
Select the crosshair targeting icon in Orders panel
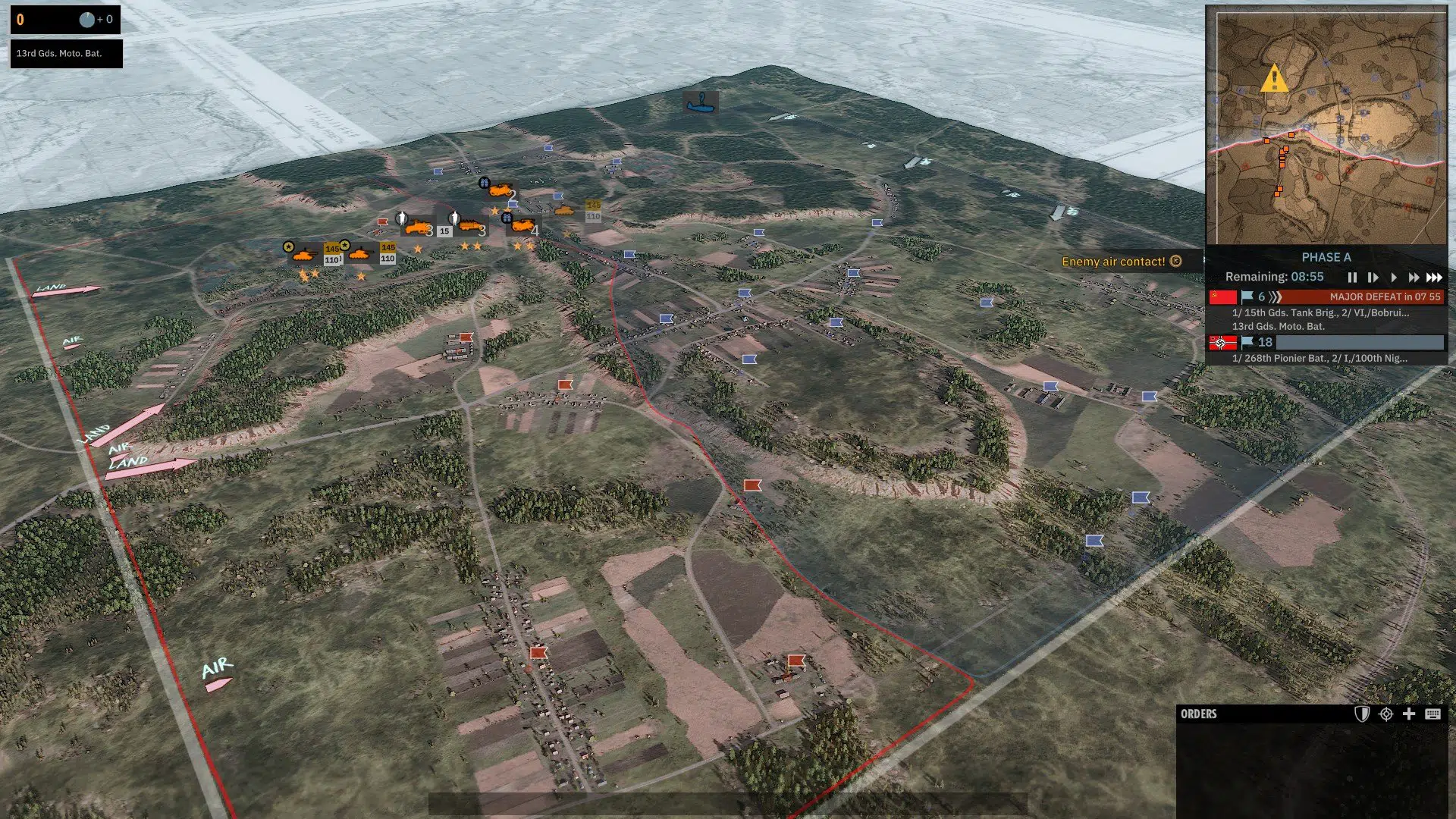pyautogui.click(x=1385, y=714)
